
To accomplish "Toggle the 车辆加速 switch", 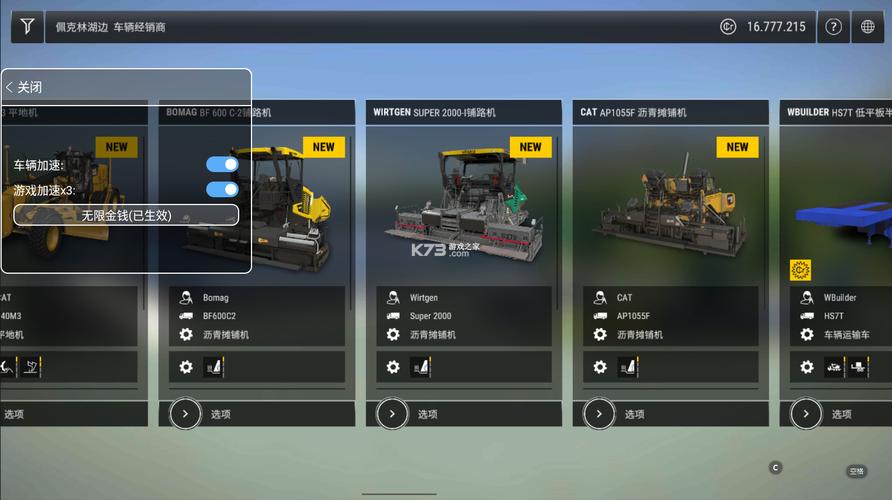I will (222, 164).
